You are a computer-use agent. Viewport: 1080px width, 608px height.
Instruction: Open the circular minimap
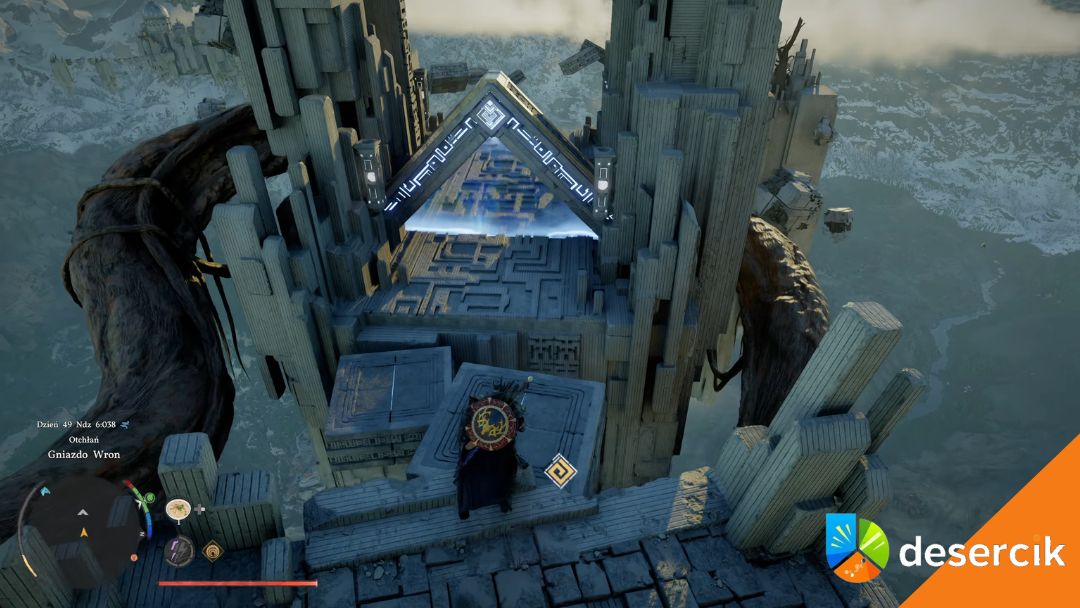(84, 520)
